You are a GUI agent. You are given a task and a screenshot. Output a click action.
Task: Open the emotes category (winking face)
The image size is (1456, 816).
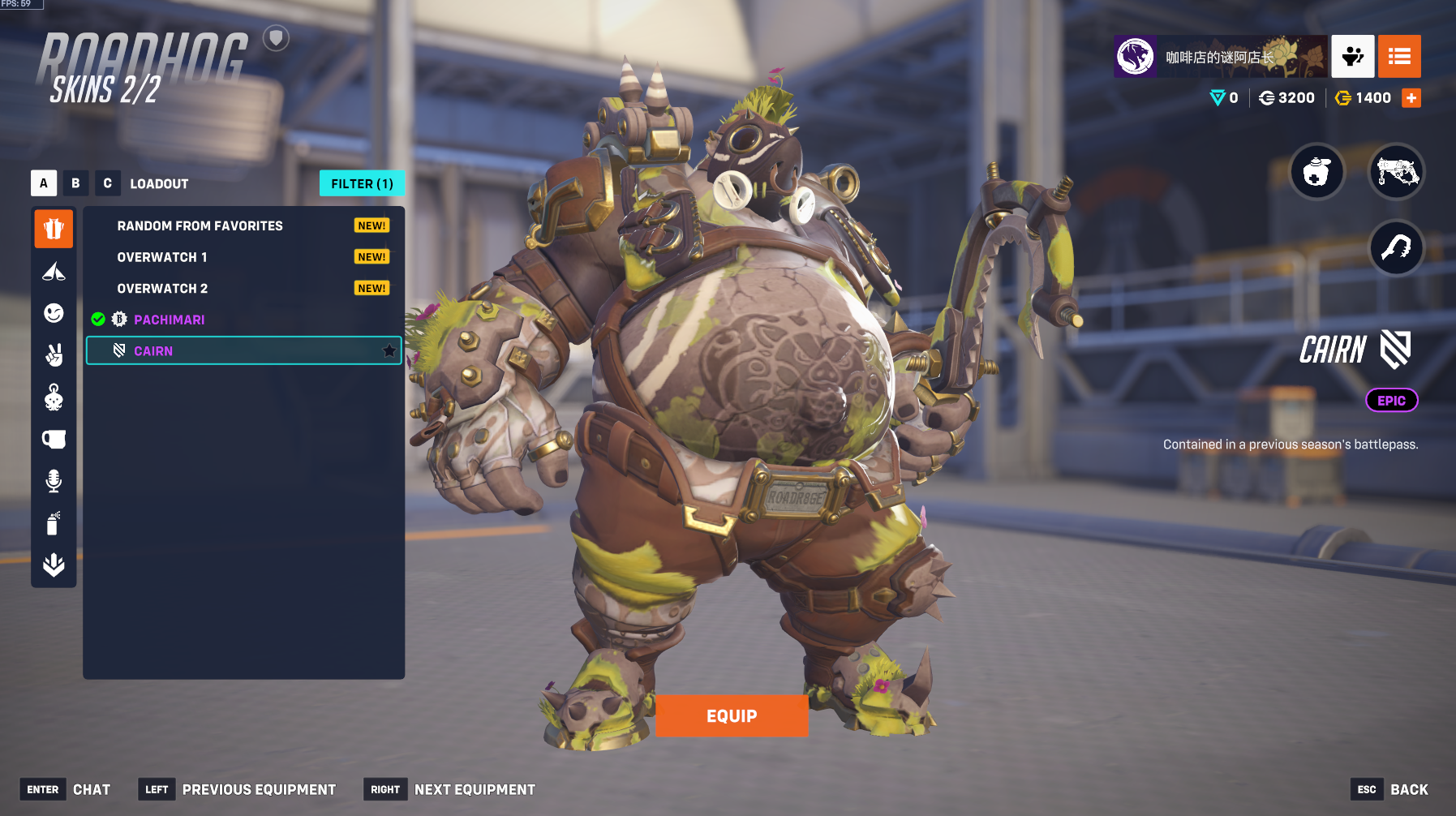[54, 313]
